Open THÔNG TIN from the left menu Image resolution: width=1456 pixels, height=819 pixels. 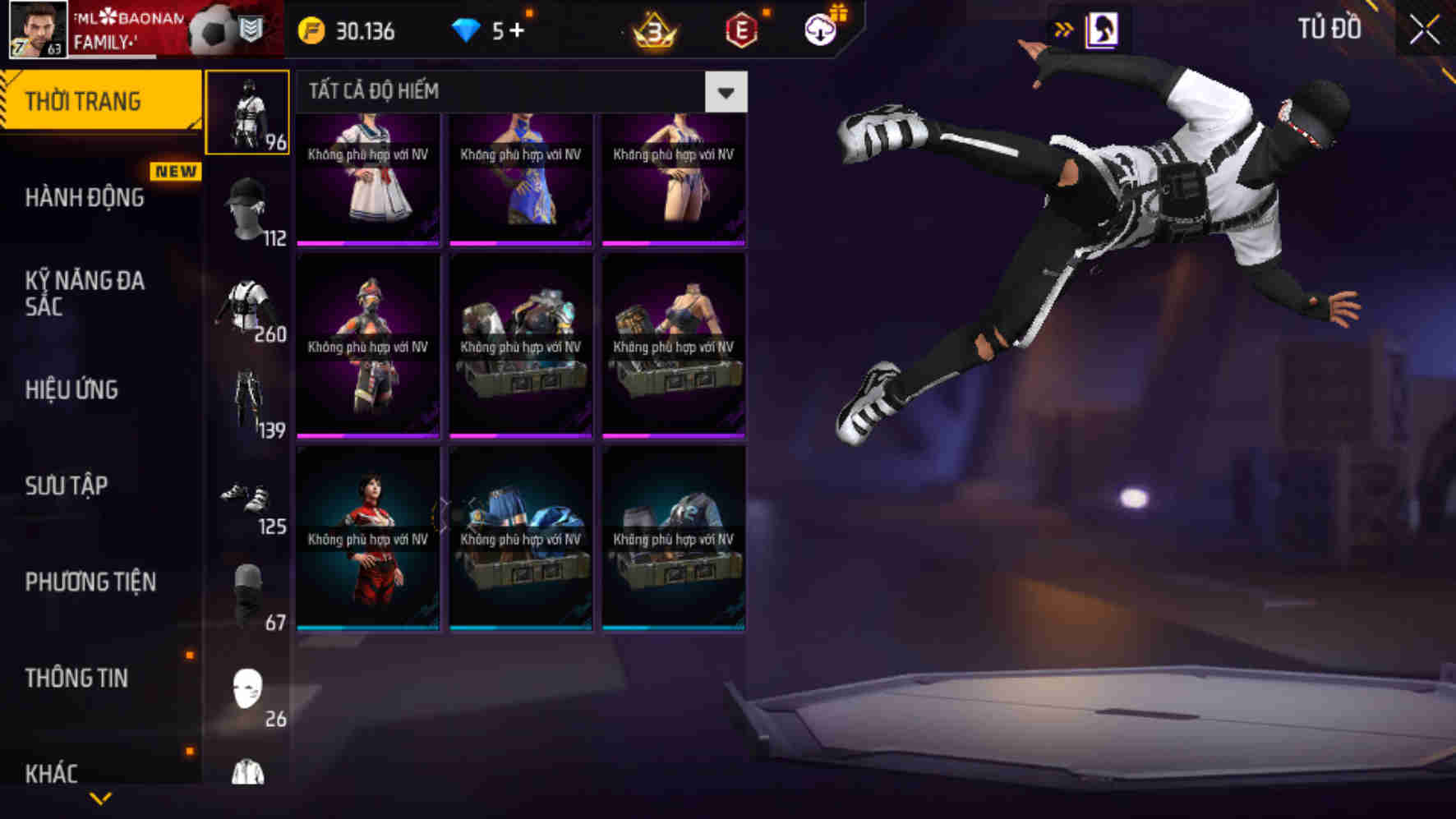point(76,678)
